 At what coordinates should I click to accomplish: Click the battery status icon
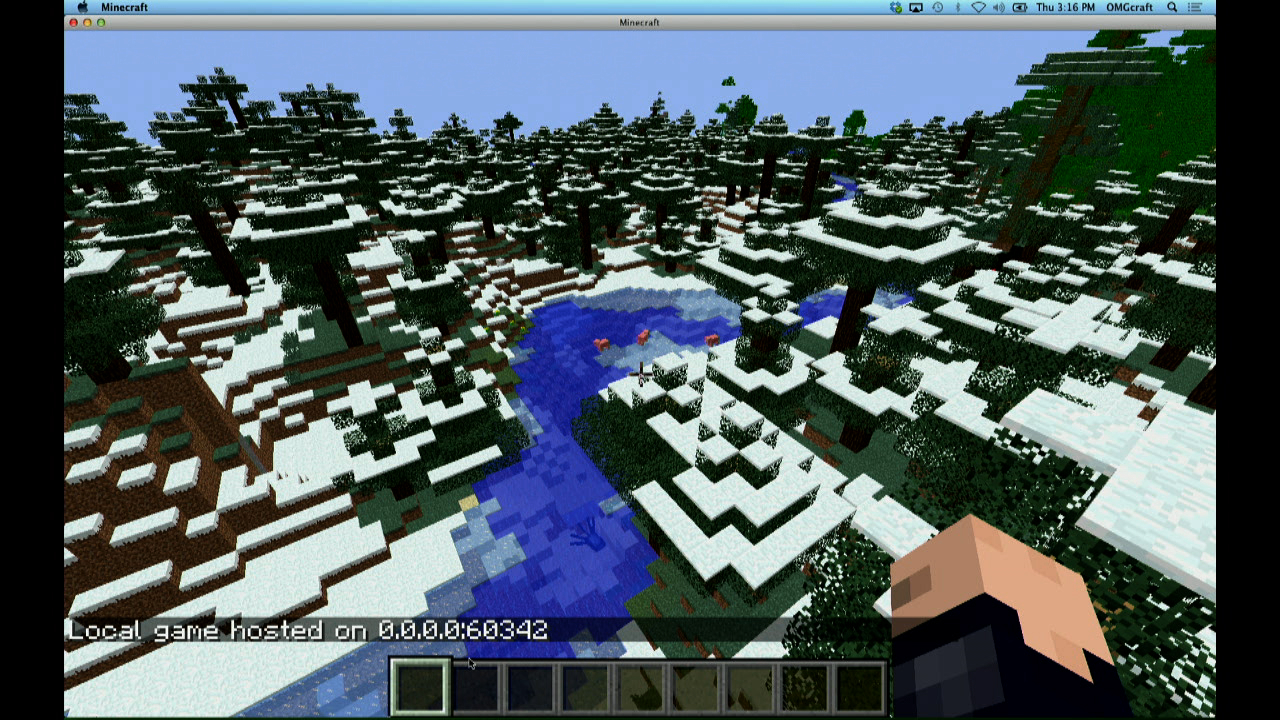pos(1018,7)
